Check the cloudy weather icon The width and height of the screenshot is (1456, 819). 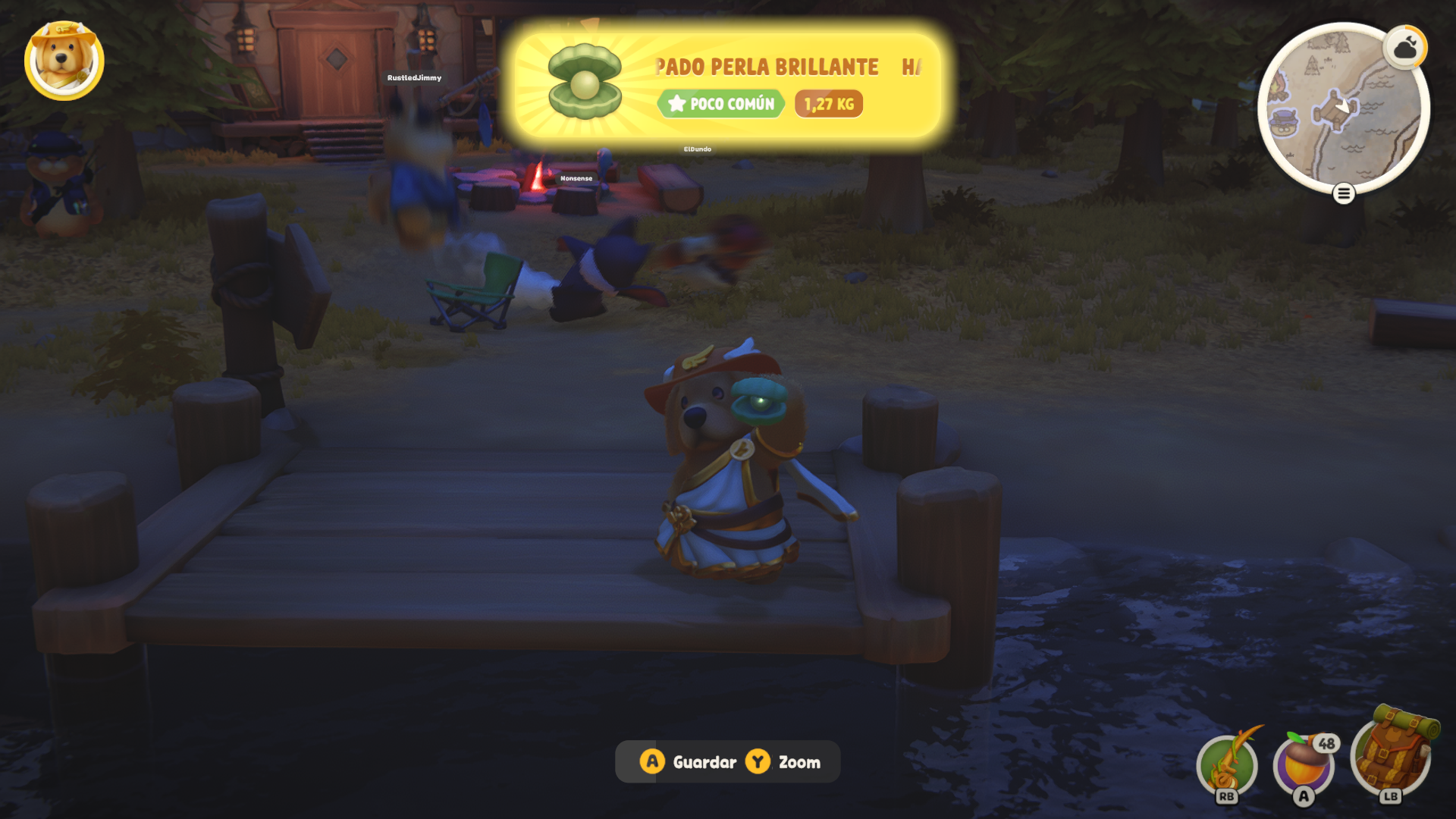(x=1405, y=49)
